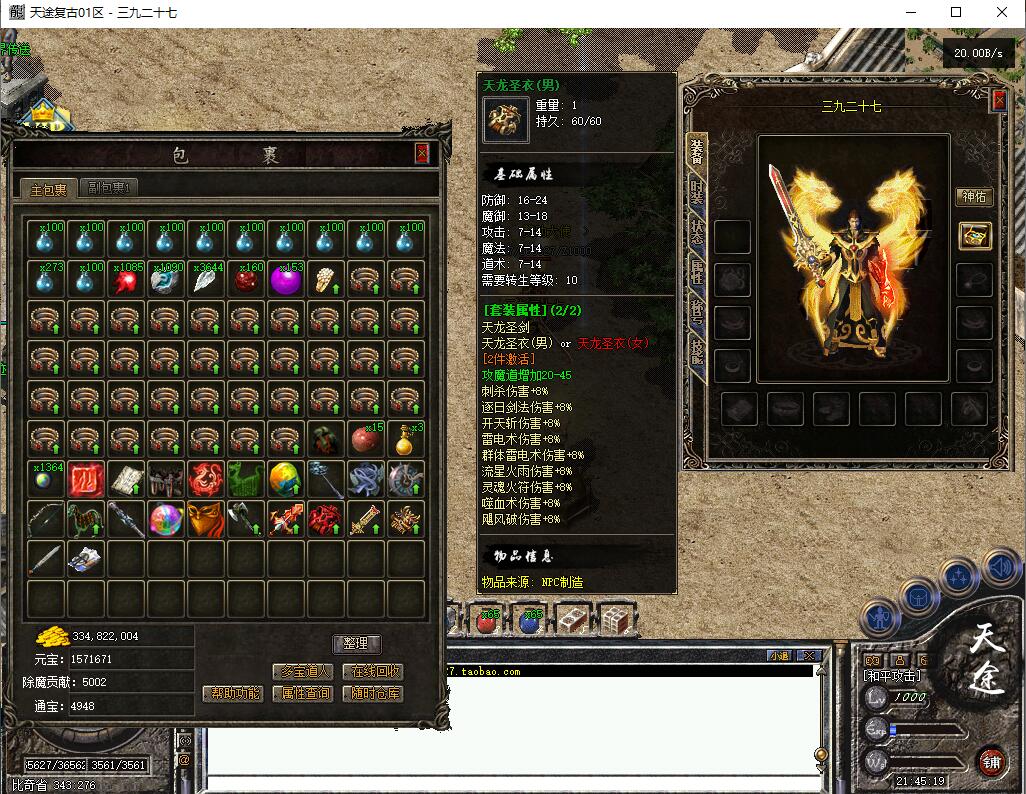Toggle sound with the speaker button
This screenshot has height=794, width=1026.
pos(999,568)
